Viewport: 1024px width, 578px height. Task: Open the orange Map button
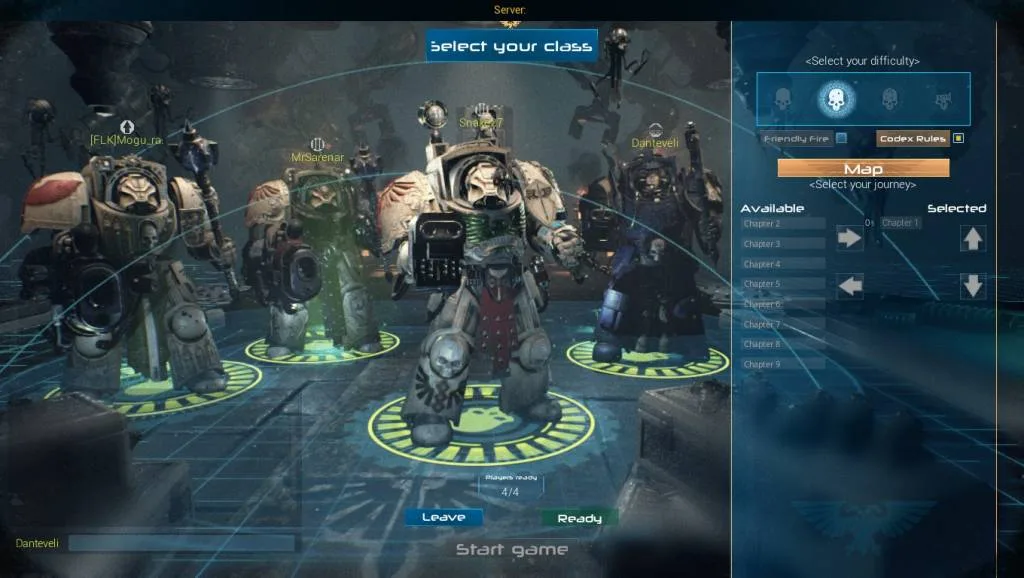[863, 168]
